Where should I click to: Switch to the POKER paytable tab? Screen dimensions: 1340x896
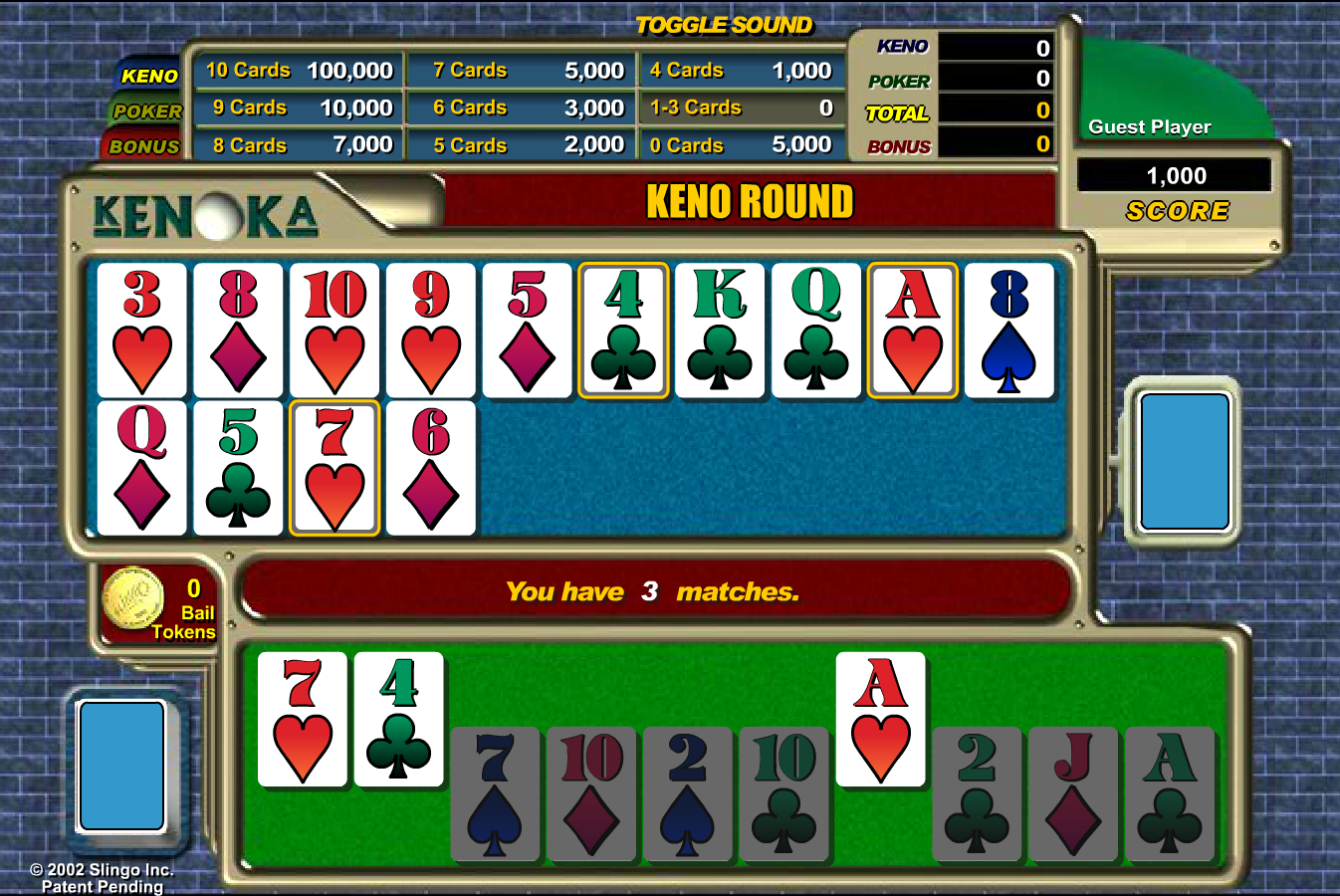click(147, 112)
